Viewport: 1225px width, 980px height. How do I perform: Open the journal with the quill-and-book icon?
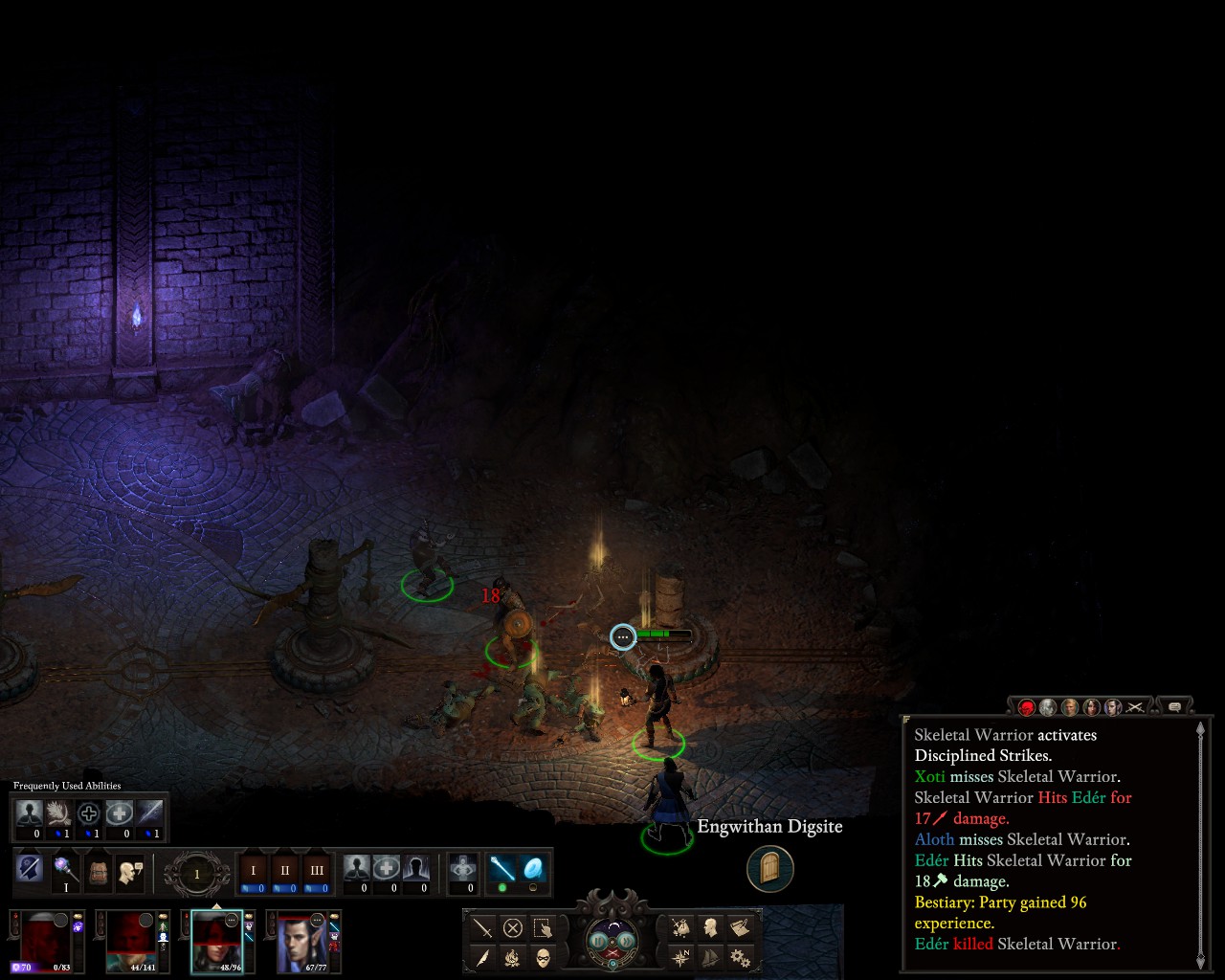[x=739, y=927]
